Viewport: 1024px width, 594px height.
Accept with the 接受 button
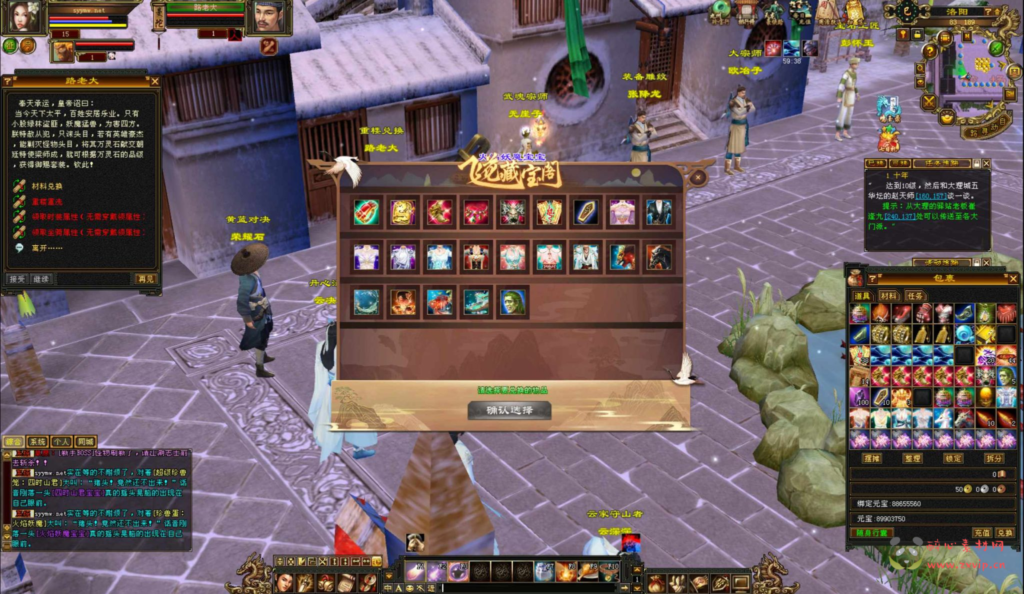coord(16,279)
